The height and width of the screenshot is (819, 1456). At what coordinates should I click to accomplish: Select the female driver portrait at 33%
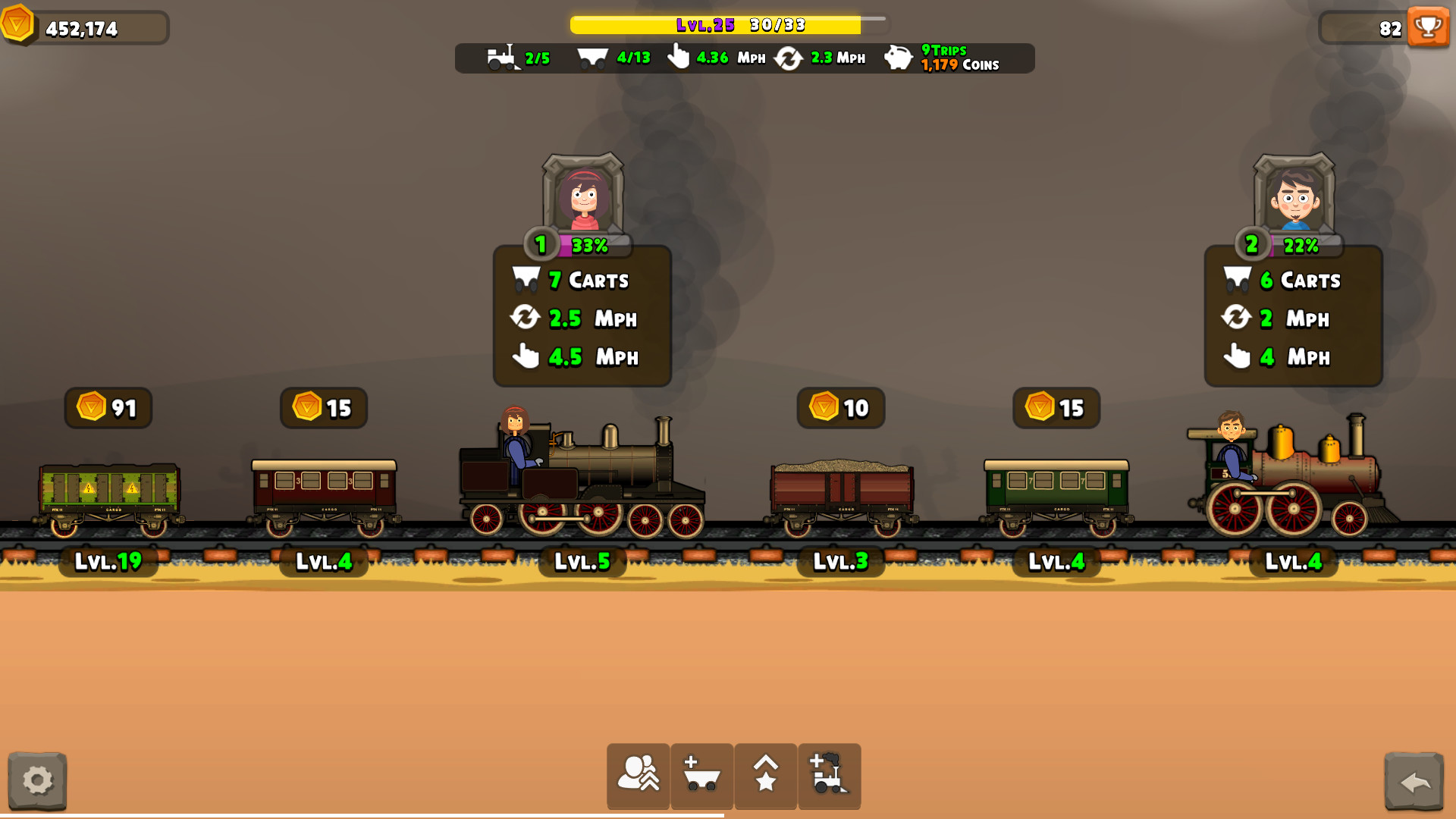pyautogui.click(x=581, y=199)
